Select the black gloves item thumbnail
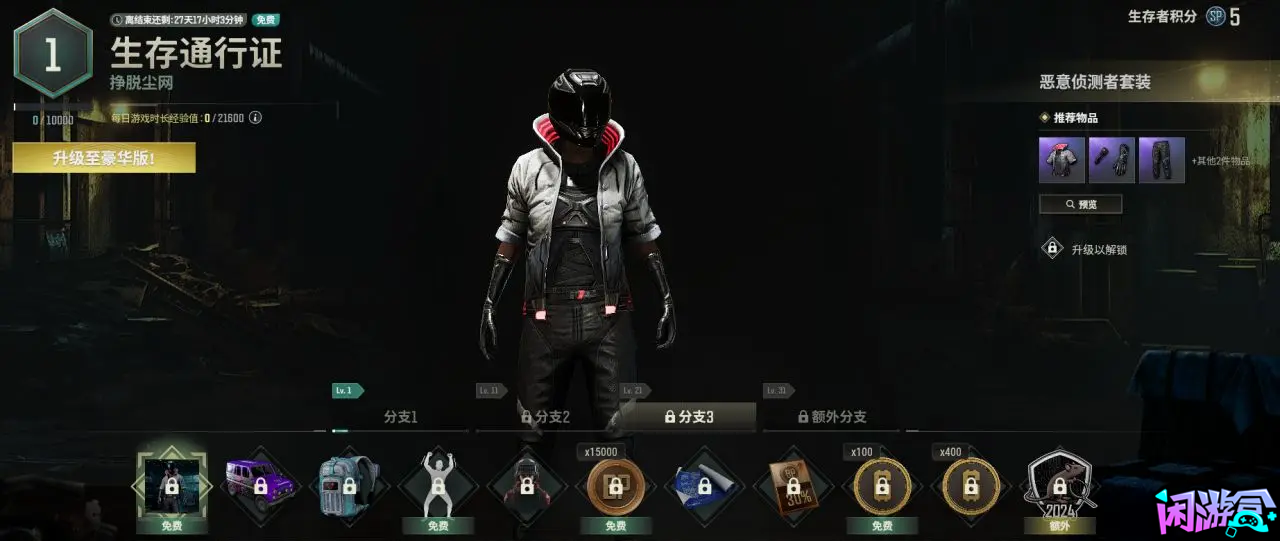This screenshot has width=1280, height=541. click(1112, 160)
